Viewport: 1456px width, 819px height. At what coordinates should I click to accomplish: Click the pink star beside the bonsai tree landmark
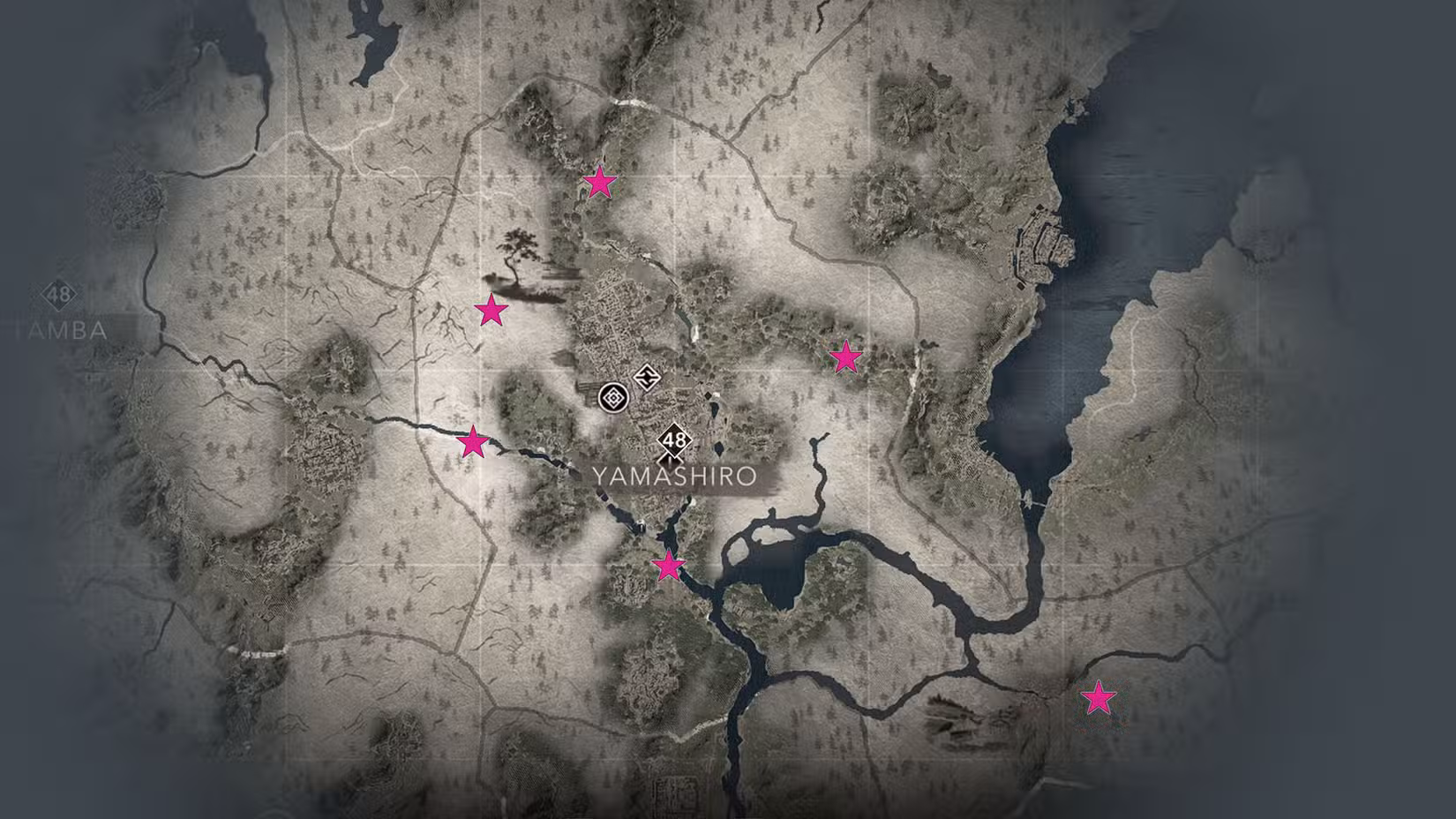click(x=492, y=309)
